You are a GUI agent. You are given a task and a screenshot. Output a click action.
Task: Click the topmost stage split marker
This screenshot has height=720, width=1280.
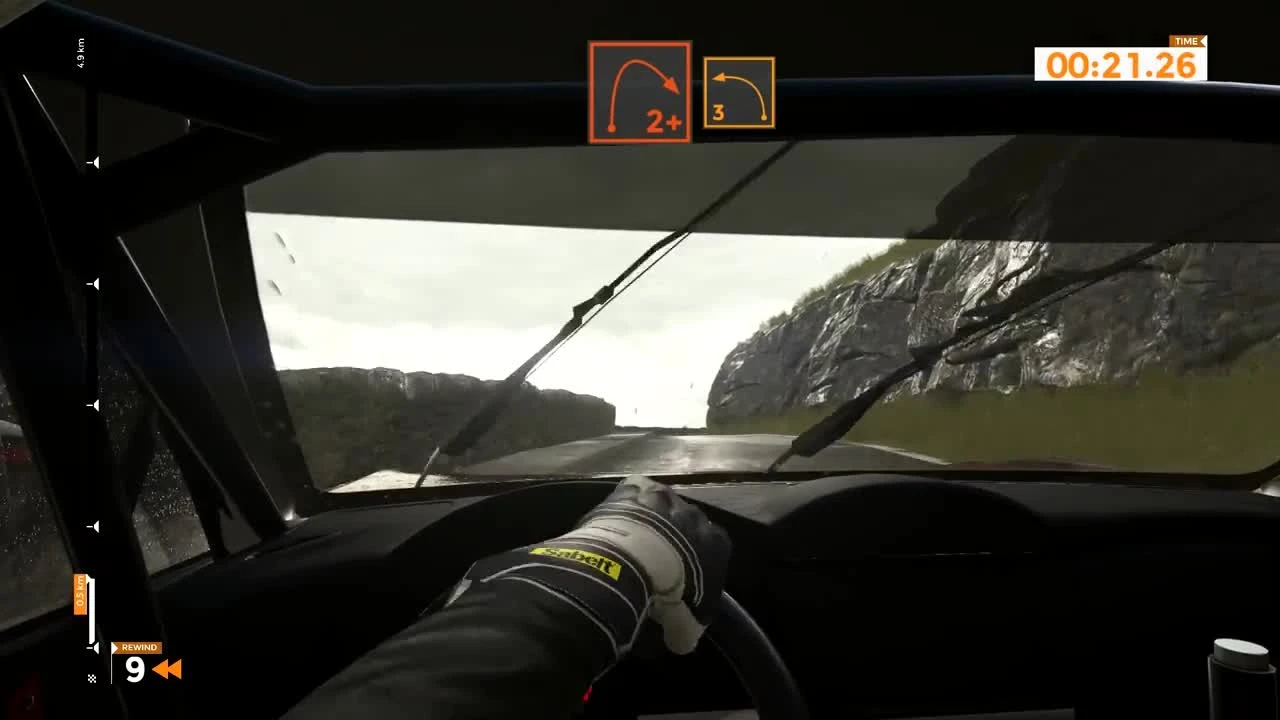coord(95,160)
